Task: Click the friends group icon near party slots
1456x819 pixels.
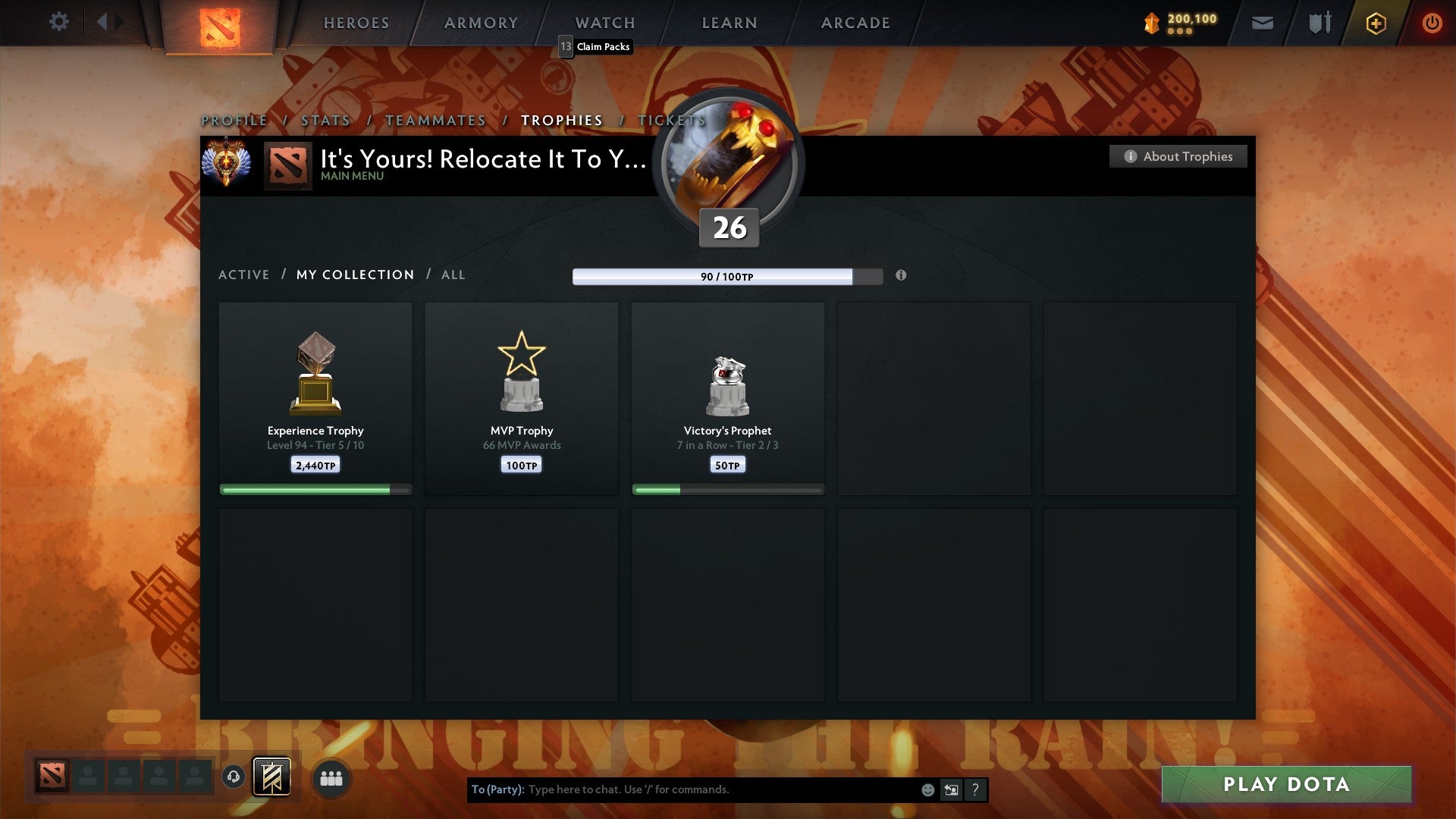Action: pyautogui.click(x=331, y=777)
